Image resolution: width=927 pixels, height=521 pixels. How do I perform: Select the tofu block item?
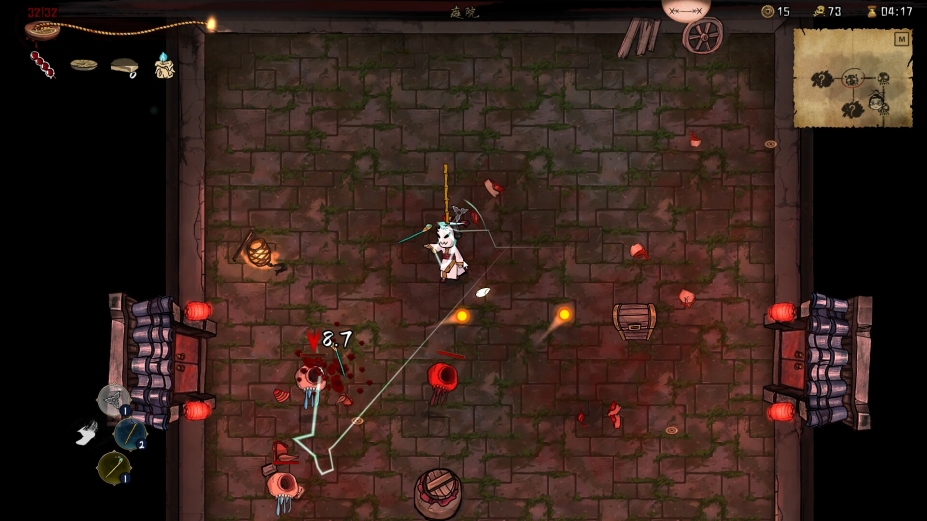[124, 66]
